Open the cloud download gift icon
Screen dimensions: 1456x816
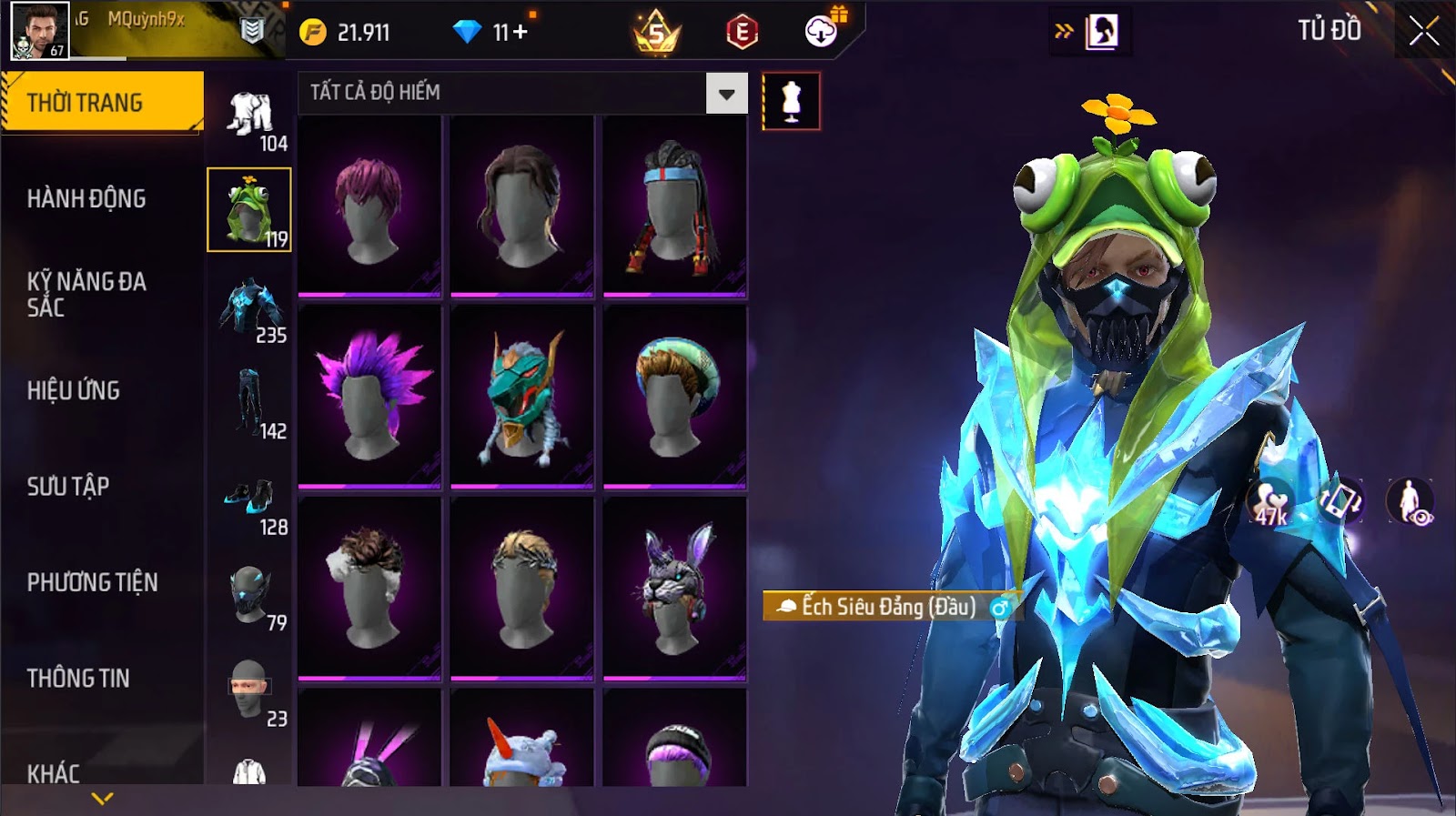[x=822, y=32]
